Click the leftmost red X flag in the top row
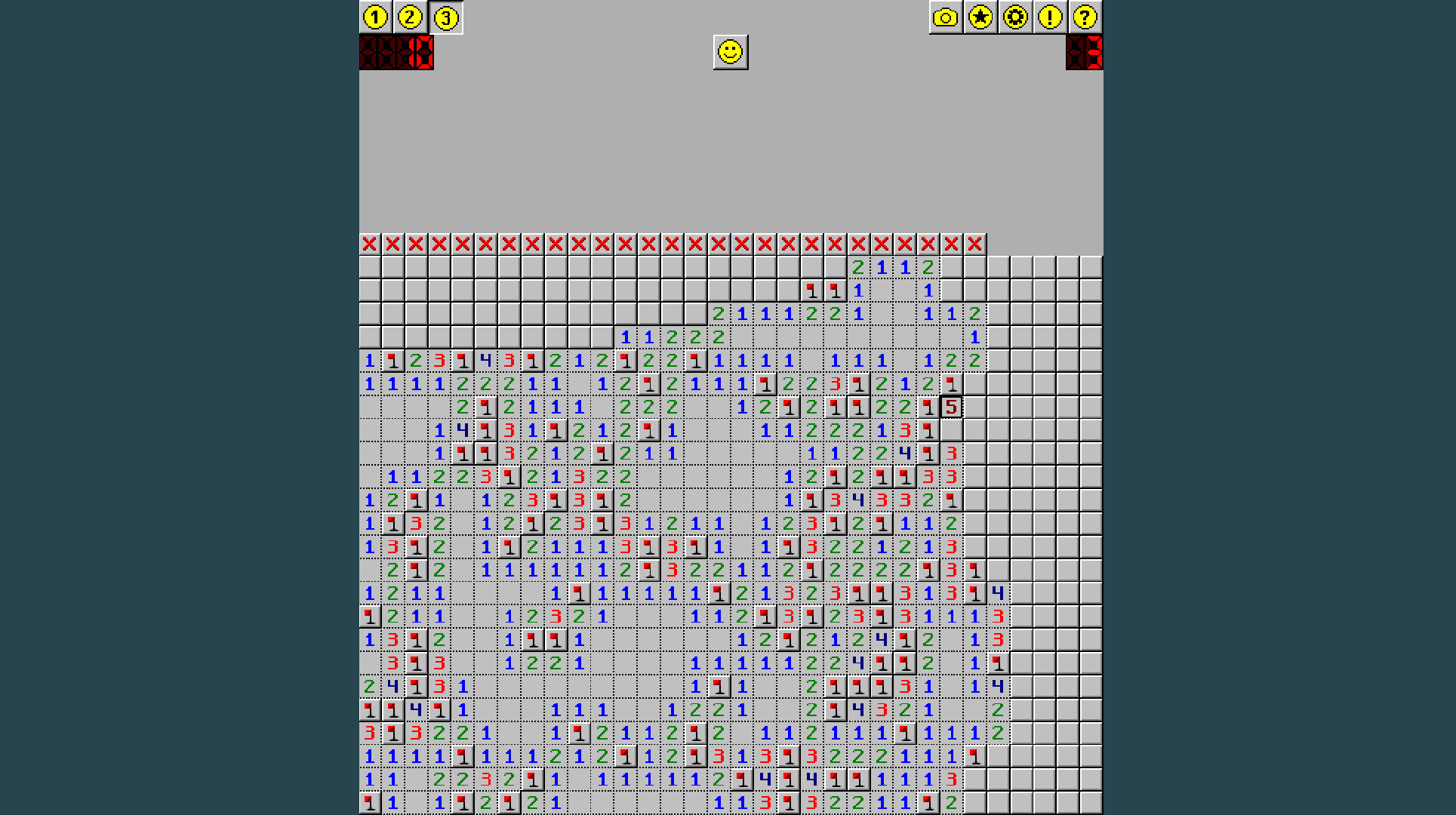 point(369,244)
